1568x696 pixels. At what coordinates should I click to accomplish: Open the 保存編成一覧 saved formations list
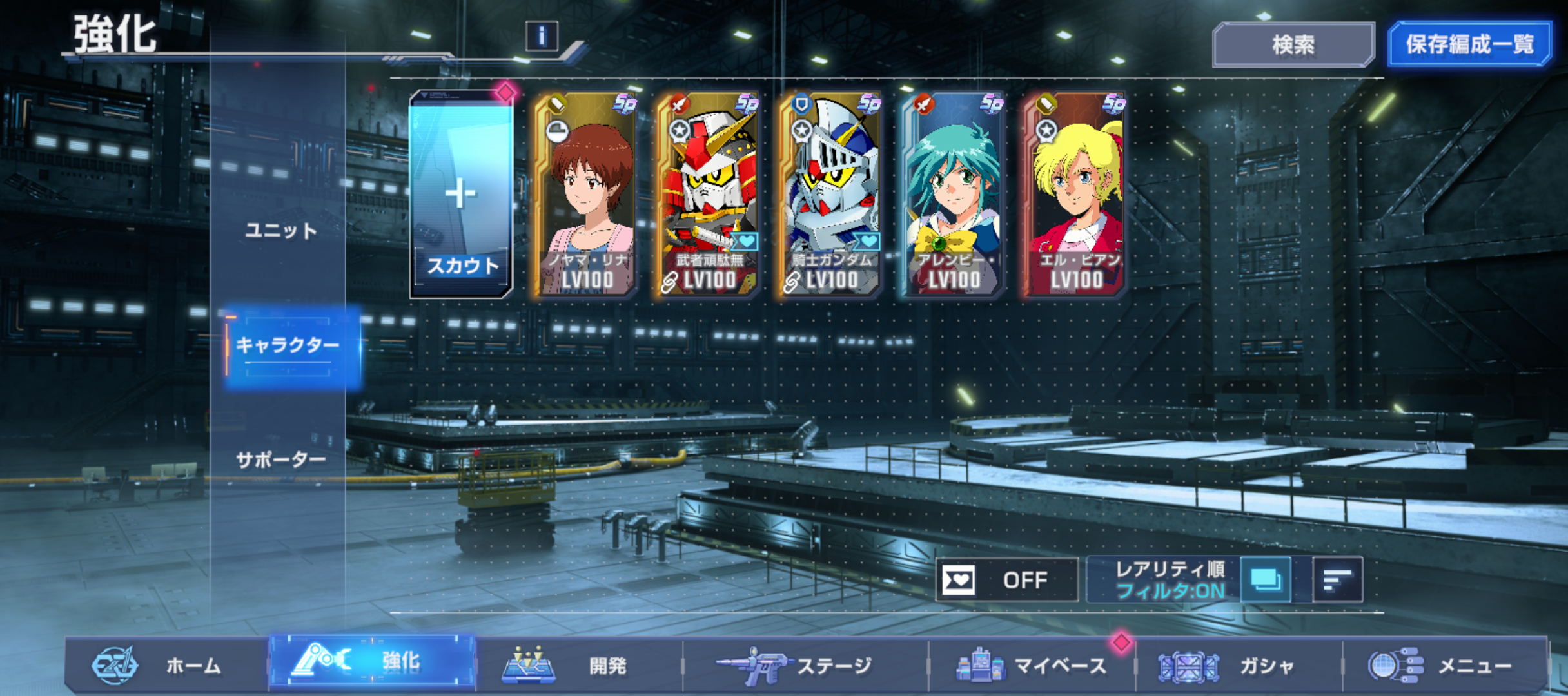(1469, 44)
